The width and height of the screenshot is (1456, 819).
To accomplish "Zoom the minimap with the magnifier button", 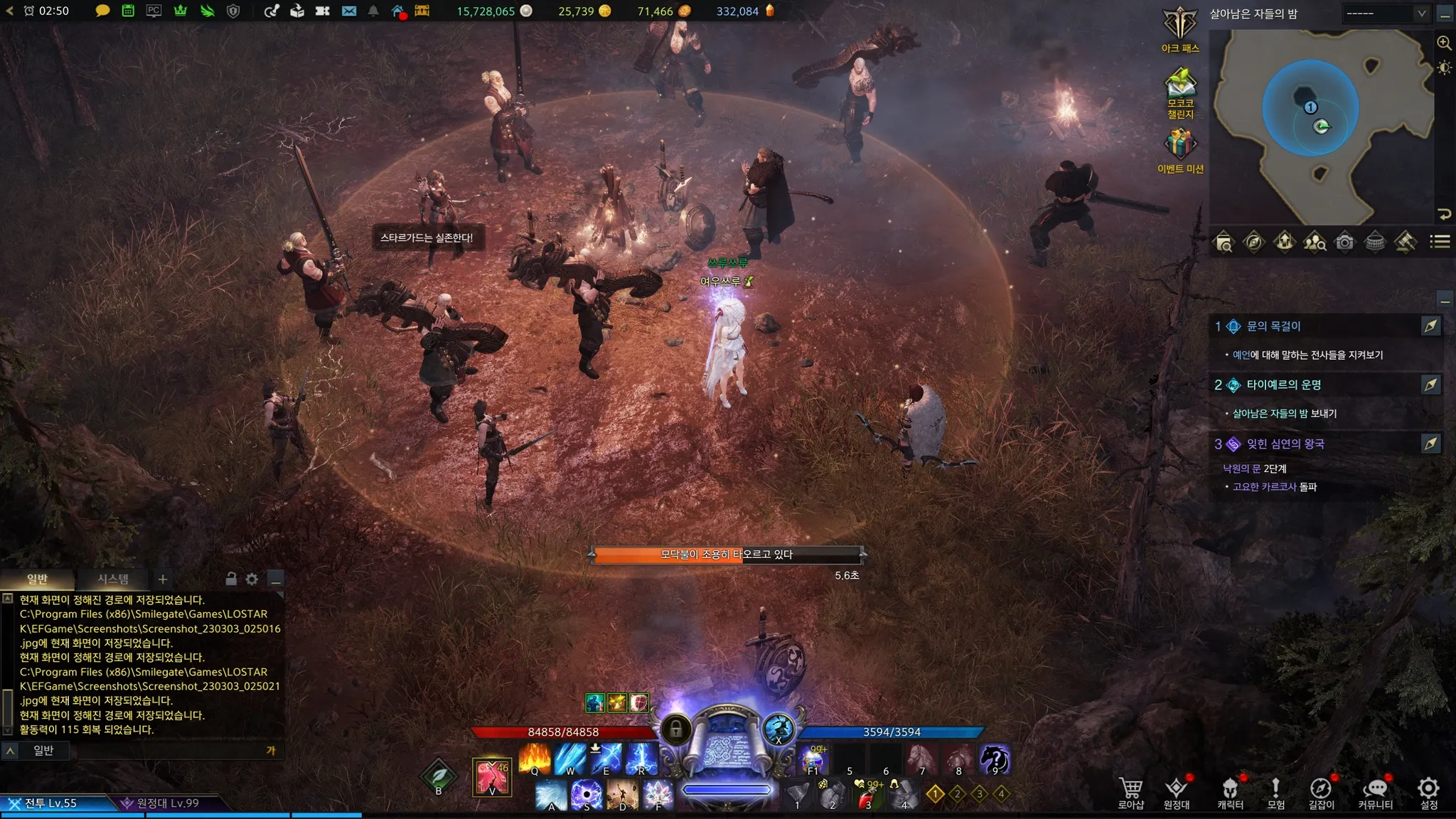I will pyautogui.click(x=1444, y=43).
